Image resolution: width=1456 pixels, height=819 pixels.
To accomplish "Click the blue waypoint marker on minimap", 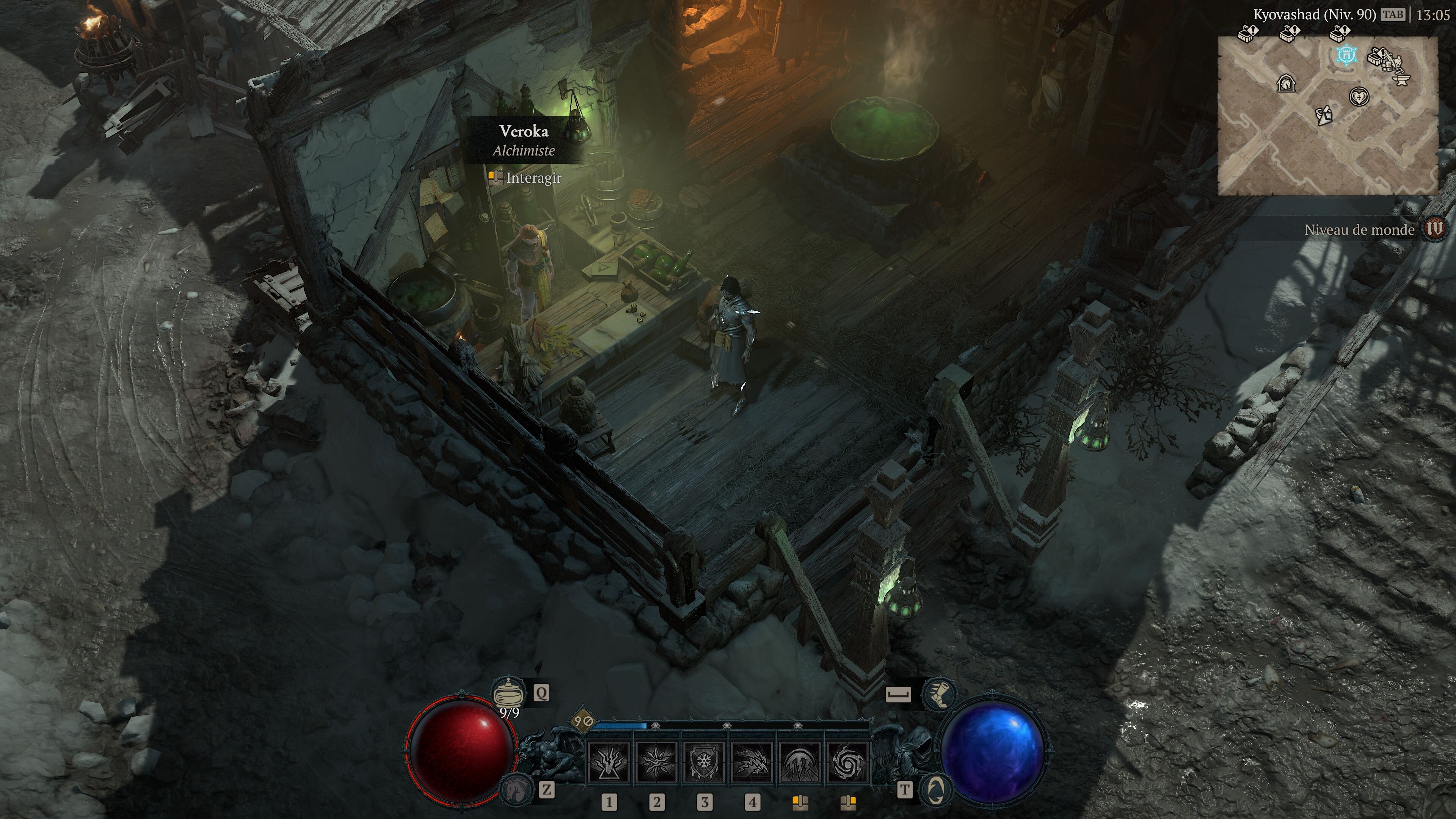I will click(x=1346, y=55).
